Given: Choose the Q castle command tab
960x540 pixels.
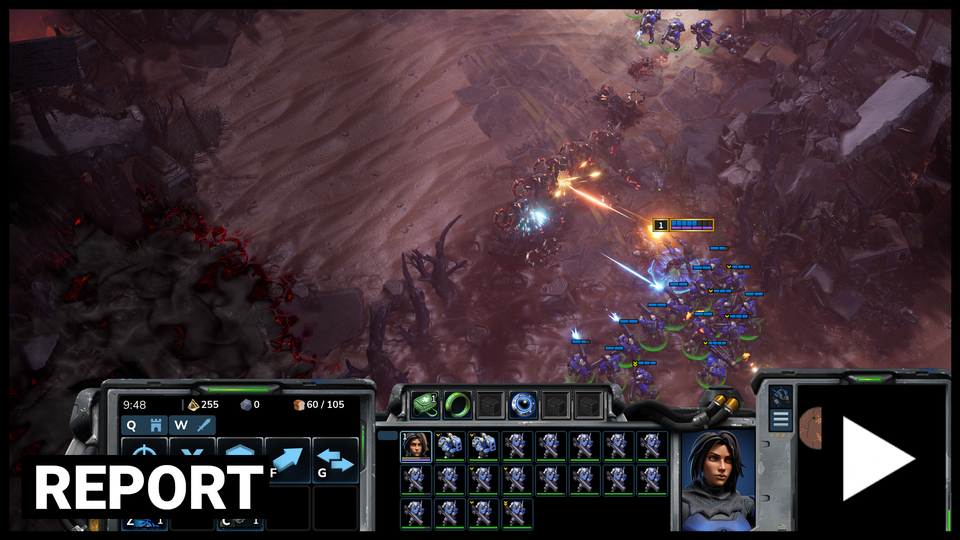Looking at the screenshot, I should tap(143, 425).
